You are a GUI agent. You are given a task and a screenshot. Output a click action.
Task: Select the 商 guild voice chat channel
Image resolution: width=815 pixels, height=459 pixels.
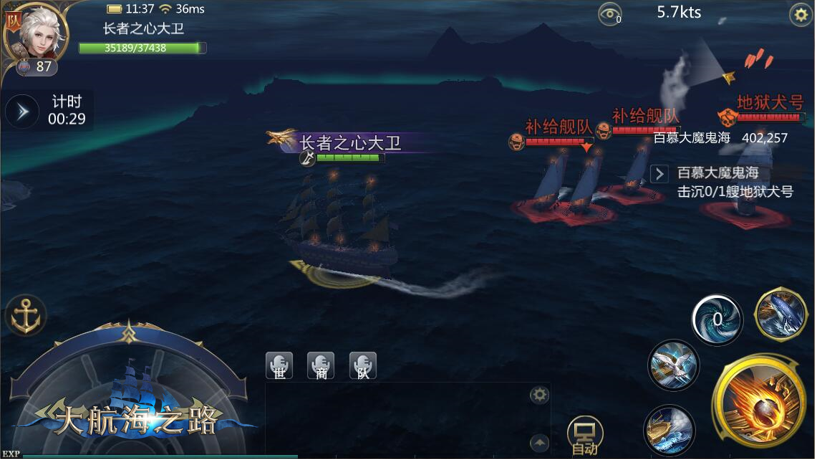point(321,365)
